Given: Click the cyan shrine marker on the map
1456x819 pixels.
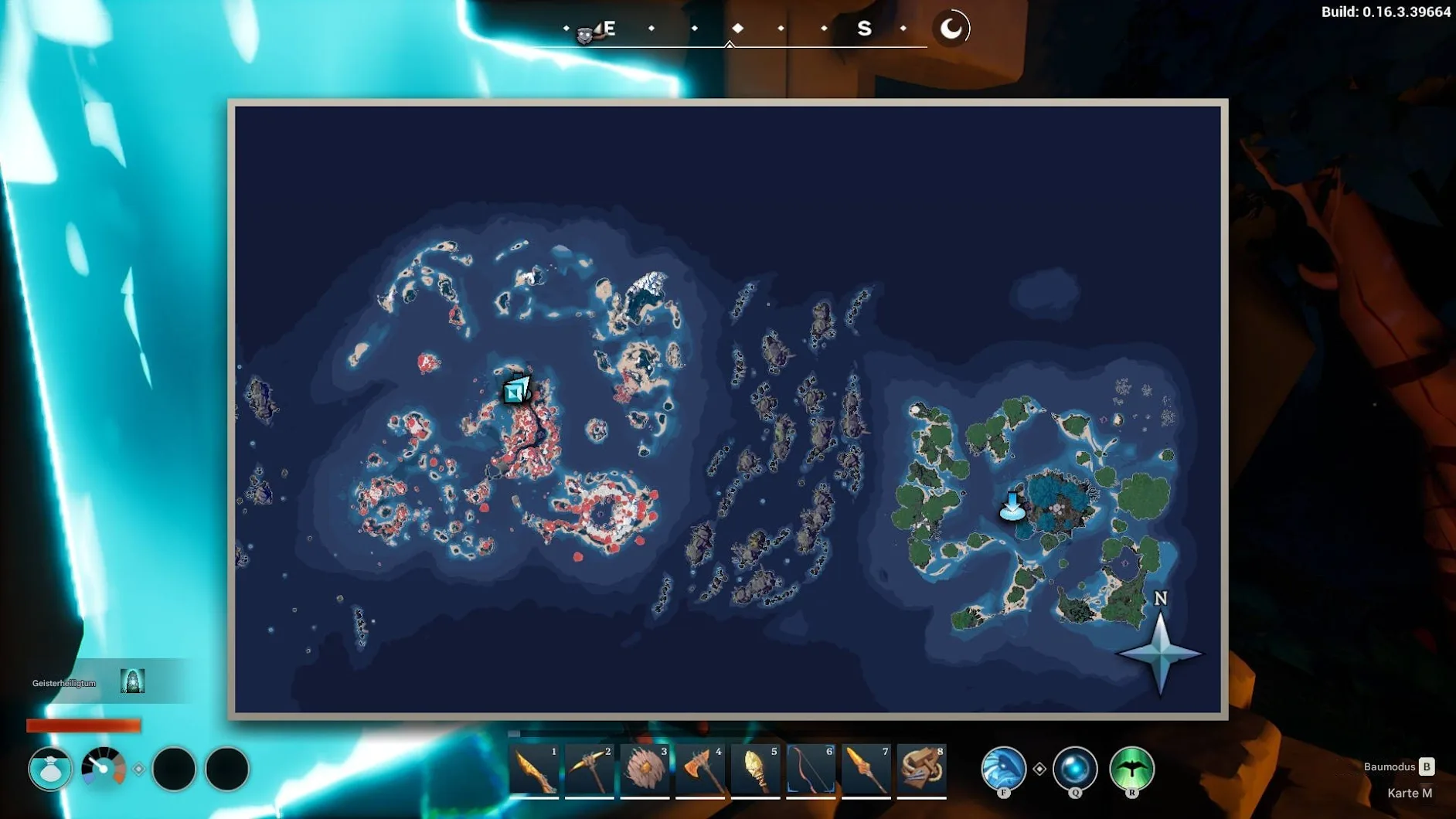Looking at the screenshot, I should coord(516,389).
